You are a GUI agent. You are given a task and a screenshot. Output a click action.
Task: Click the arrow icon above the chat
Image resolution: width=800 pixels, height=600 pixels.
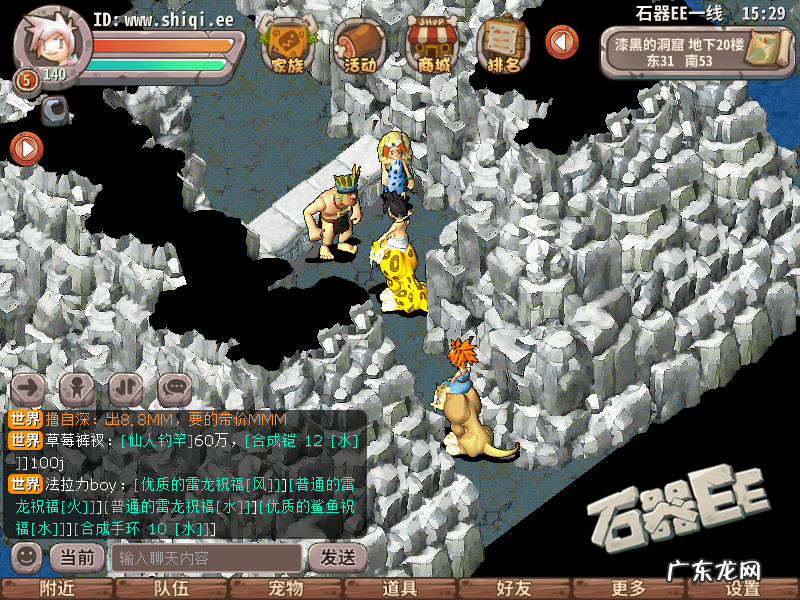(x=30, y=386)
